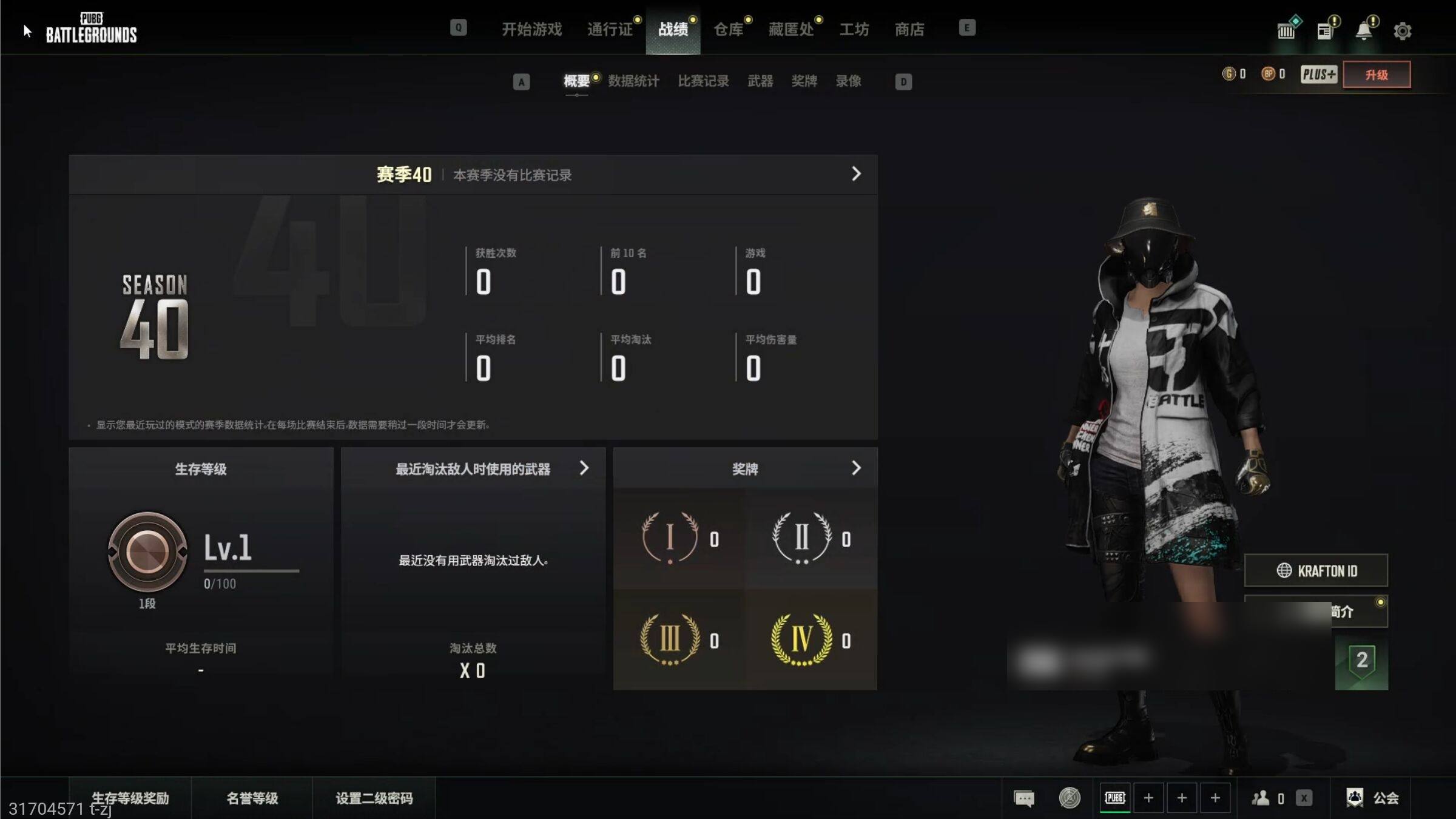Open 生存等级奖励 survival level rewards
The width and height of the screenshot is (1456, 819).
point(130,798)
